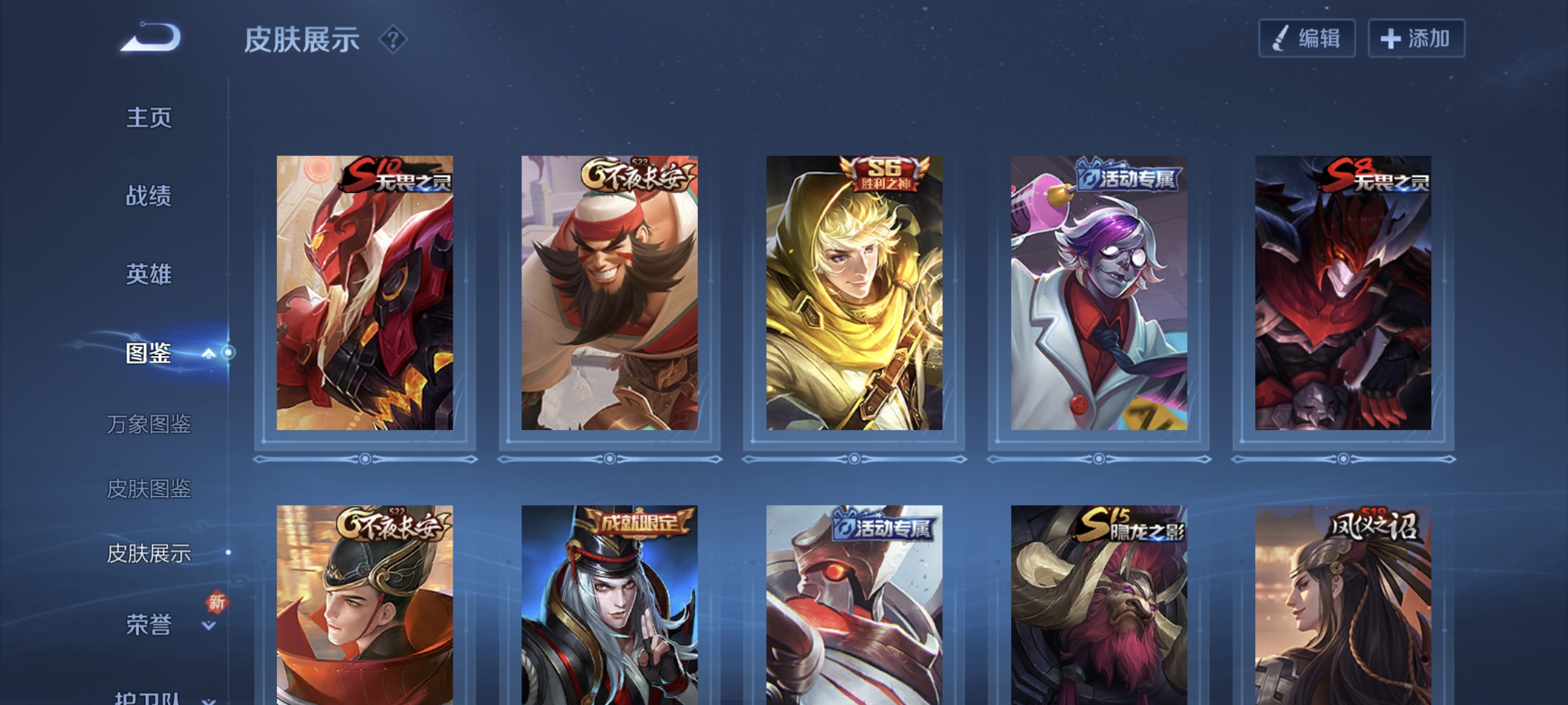Collapse the 图鉴 codex section
This screenshot has width=1568, height=705.
[x=208, y=354]
